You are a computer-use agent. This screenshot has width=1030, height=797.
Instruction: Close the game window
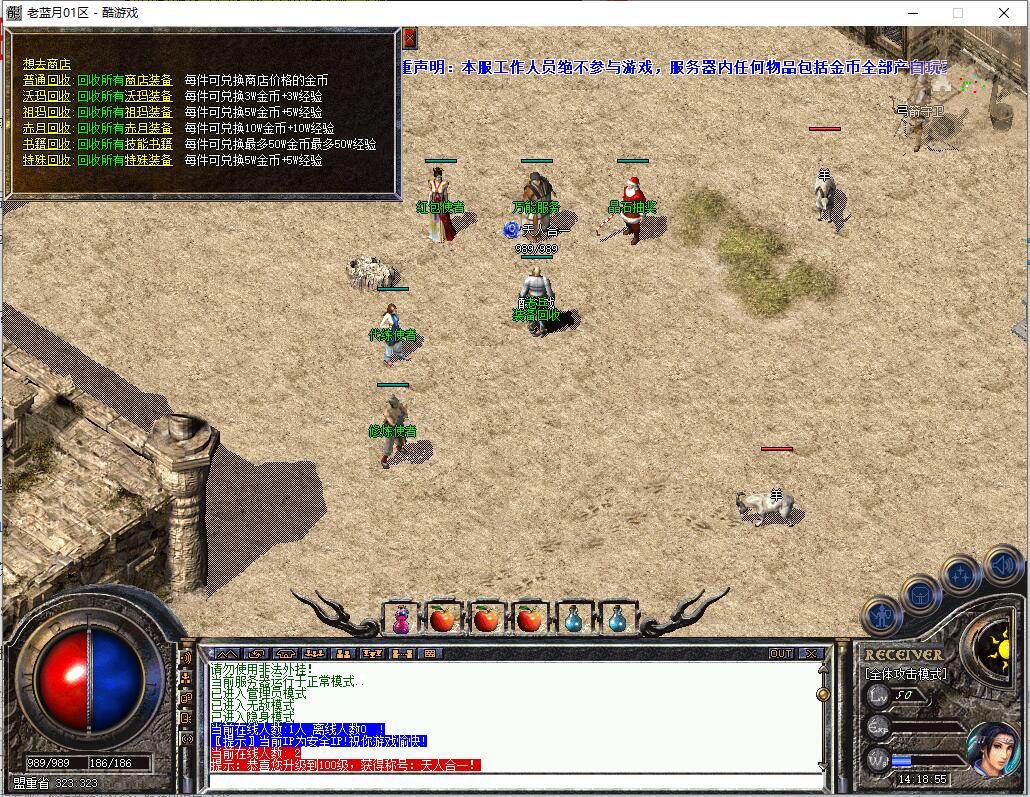pyautogui.click(x=1004, y=13)
